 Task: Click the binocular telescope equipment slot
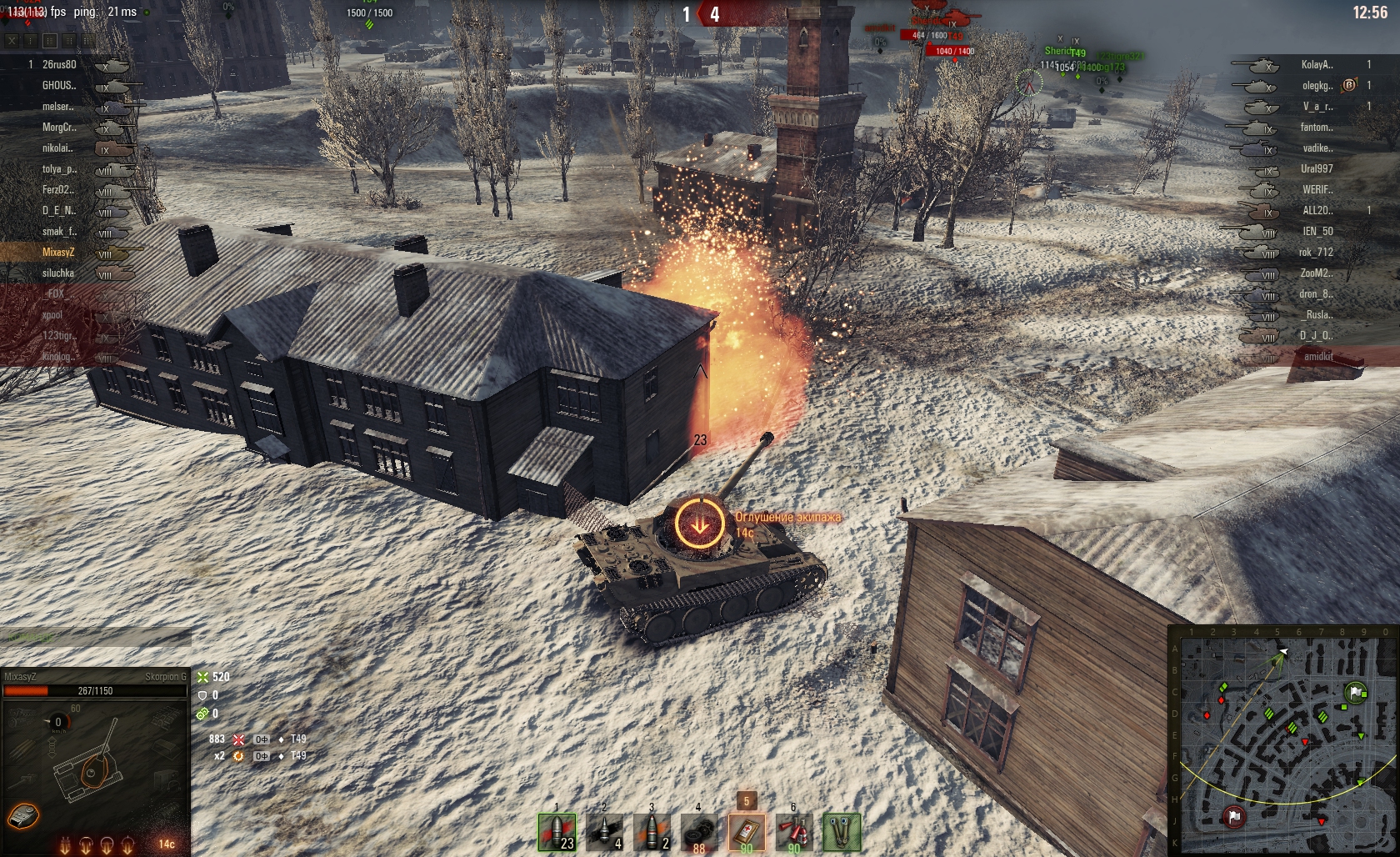click(x=841, y=832)
